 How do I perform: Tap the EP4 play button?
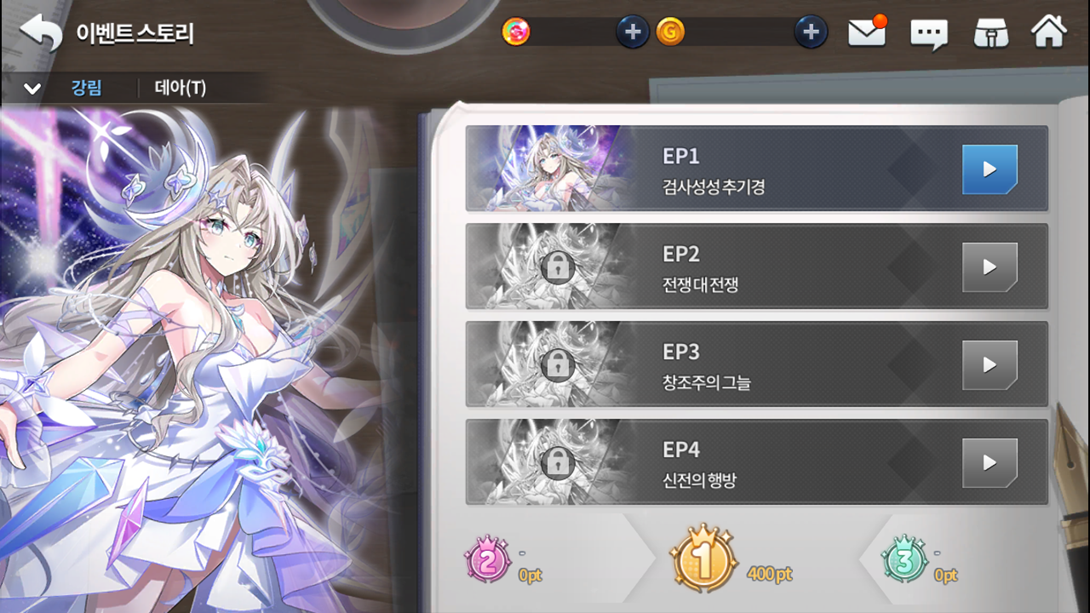pyautogui.click(x=989, y=463)
